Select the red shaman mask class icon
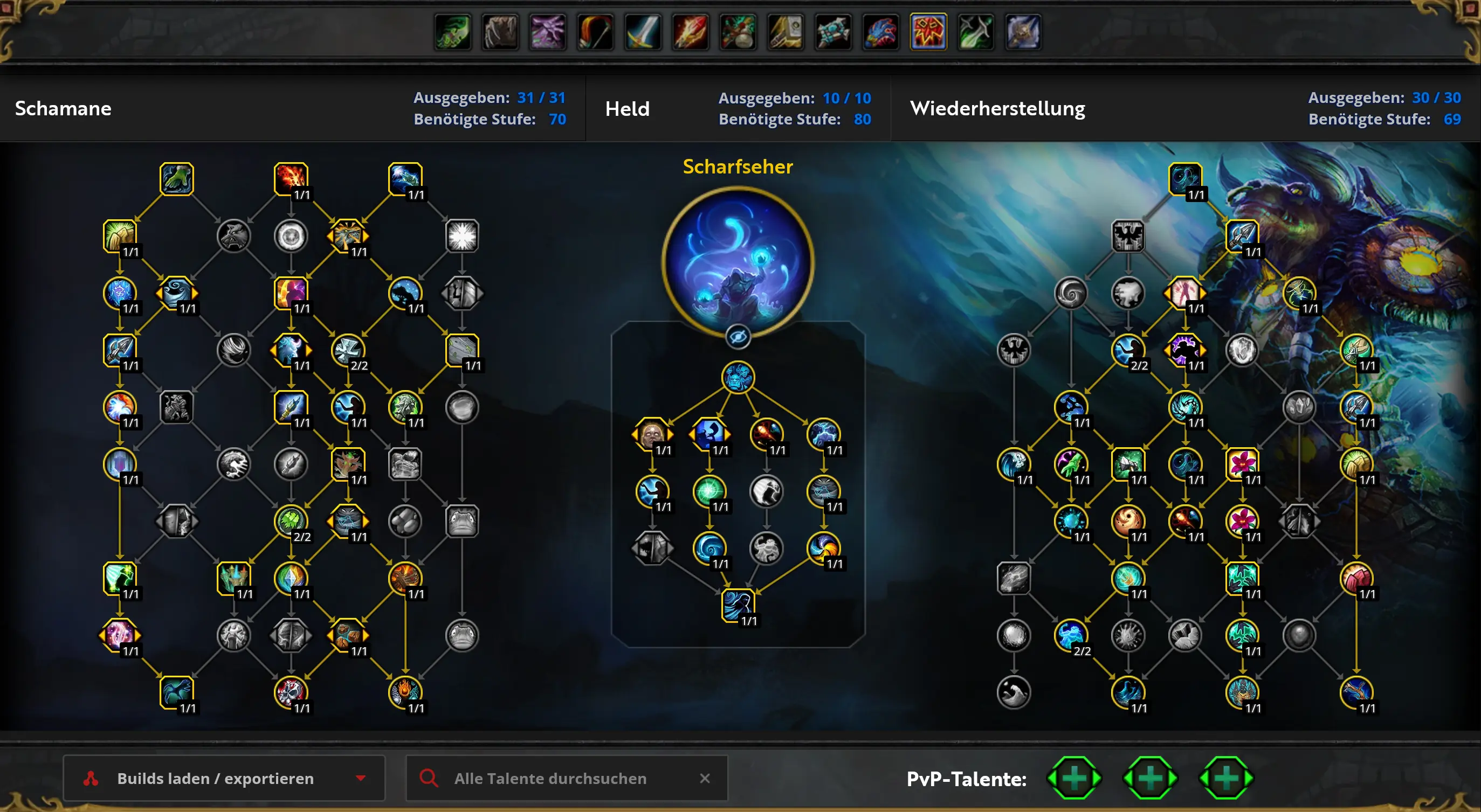The height and width of the screenshot is (812, 1481). click(928, 32)
